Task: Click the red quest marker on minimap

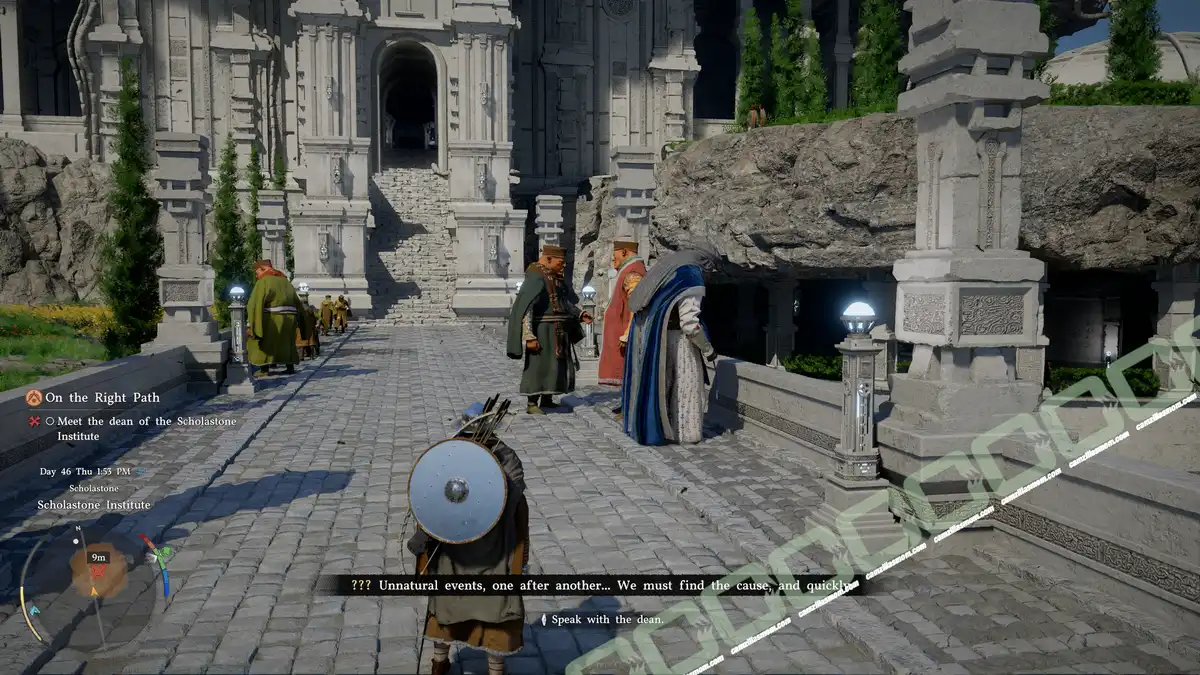Action: (x=98, y=571)
